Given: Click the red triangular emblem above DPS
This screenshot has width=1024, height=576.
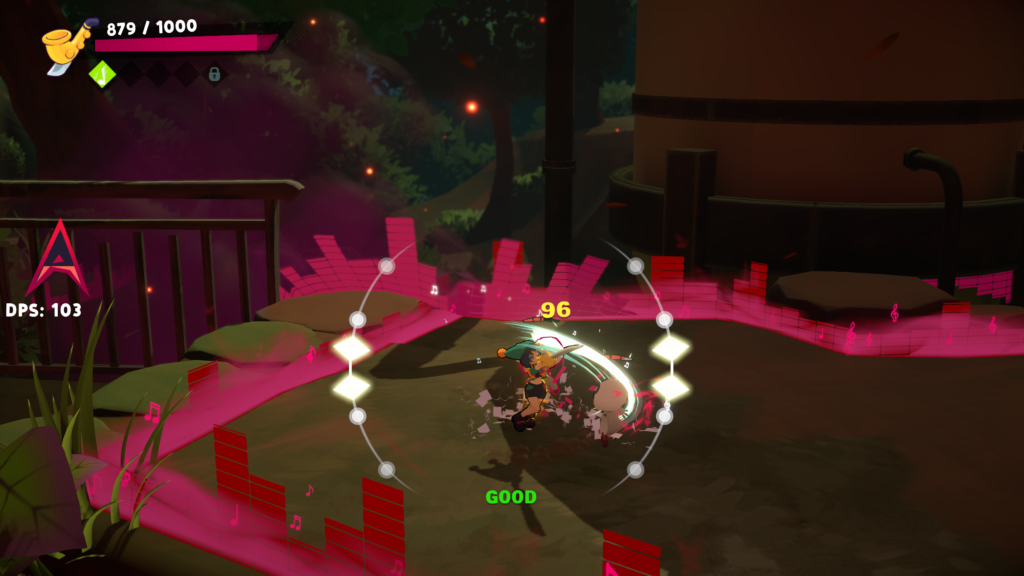Looking at the screenshot, I should tap(57, 259).
